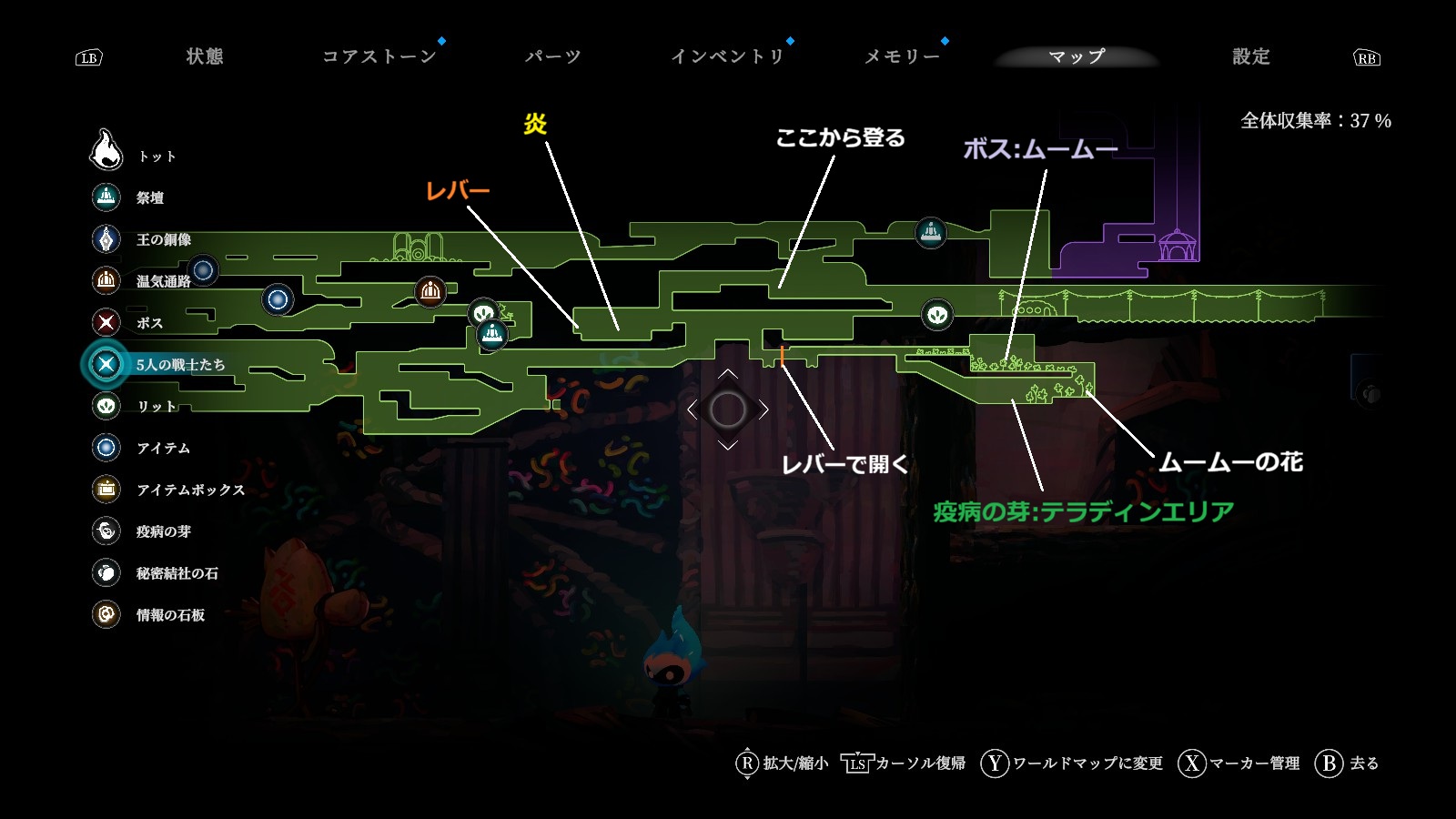Viewport: 1456px width, 819px height.
Task: Choose the 秘密結社の石 legend entry
Action: click(177, 573)
